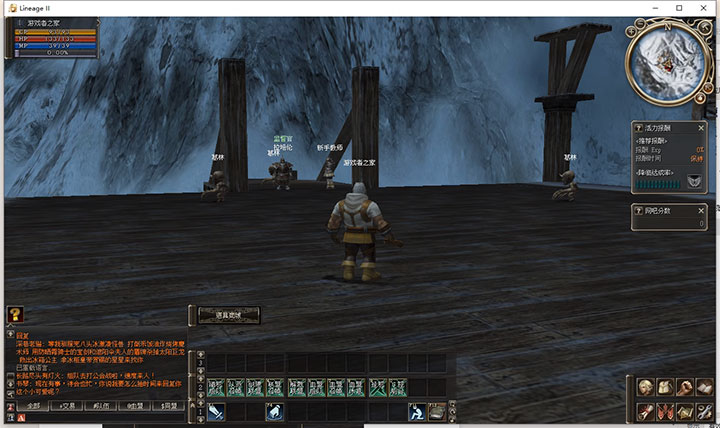This screenshot has height=428, width=720.
Task: Close the Lineage II window
Action: 706,8
